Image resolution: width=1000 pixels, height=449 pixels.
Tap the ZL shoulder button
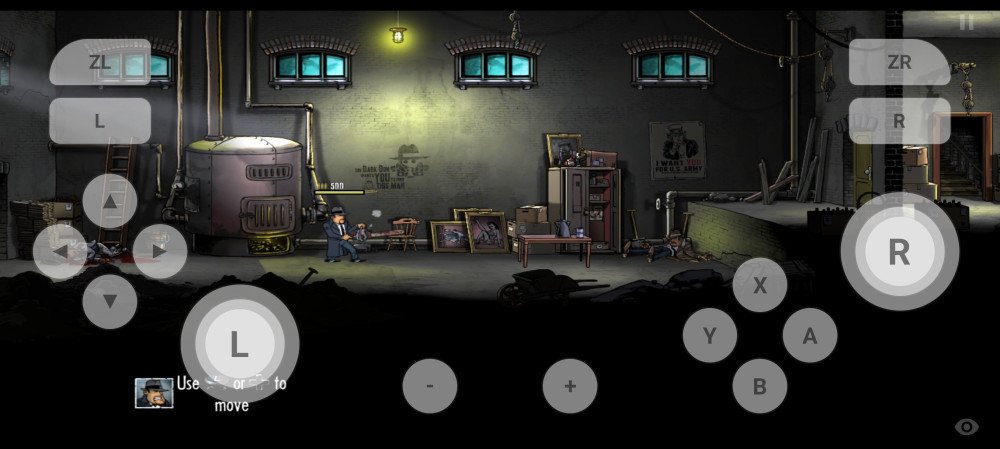(100, 62)
